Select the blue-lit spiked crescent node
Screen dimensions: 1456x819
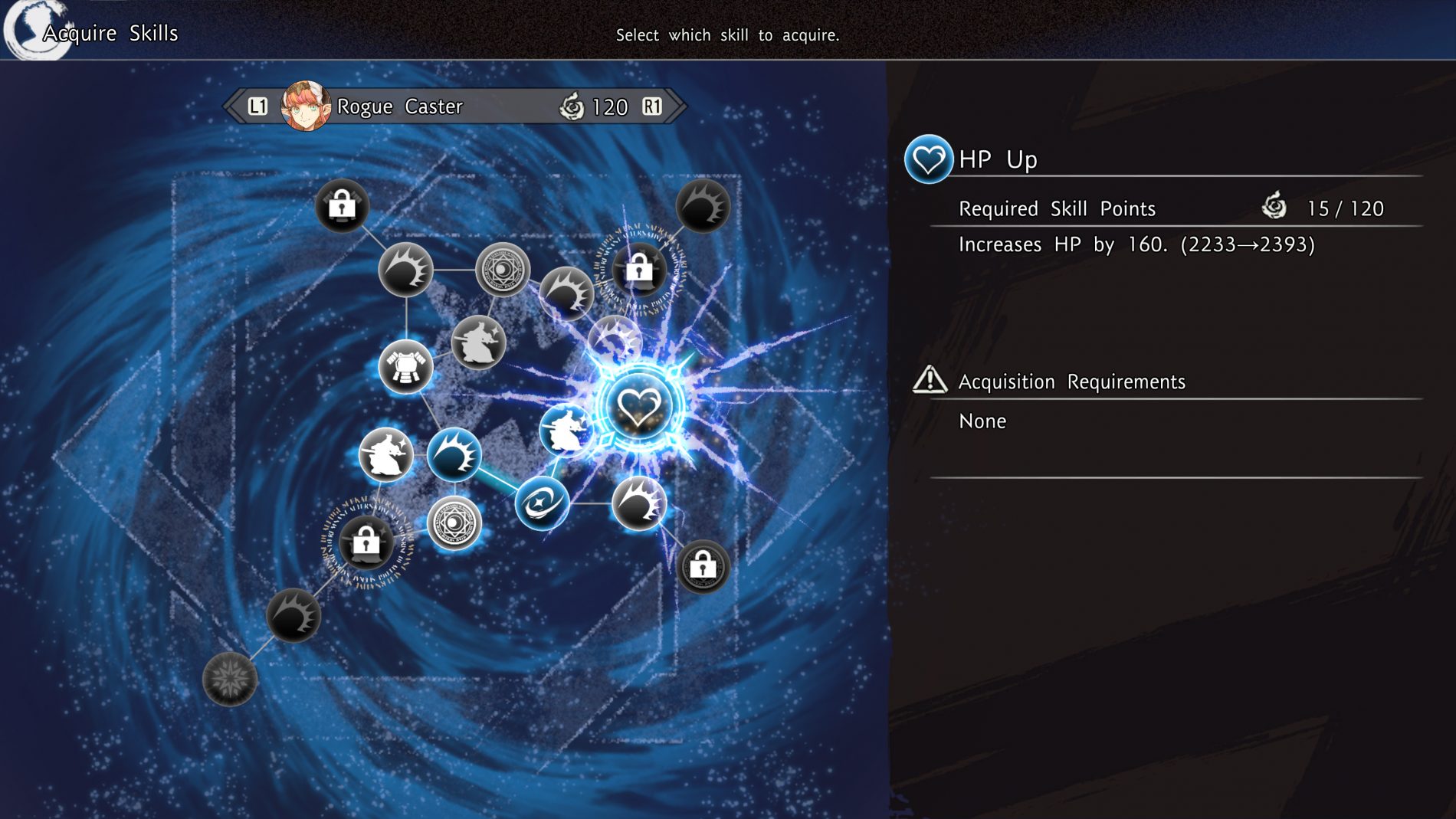[x=454, y=455]
